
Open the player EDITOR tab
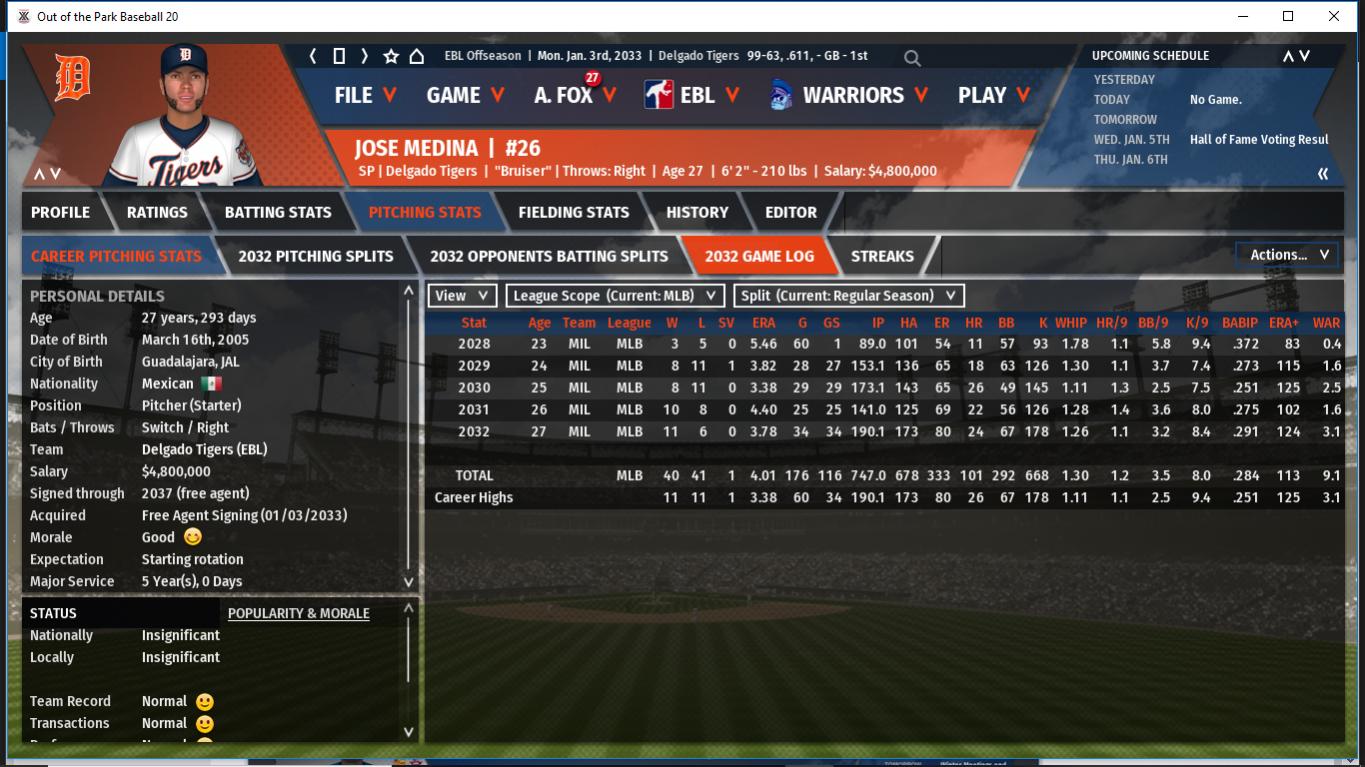click(x=791, y=212)
